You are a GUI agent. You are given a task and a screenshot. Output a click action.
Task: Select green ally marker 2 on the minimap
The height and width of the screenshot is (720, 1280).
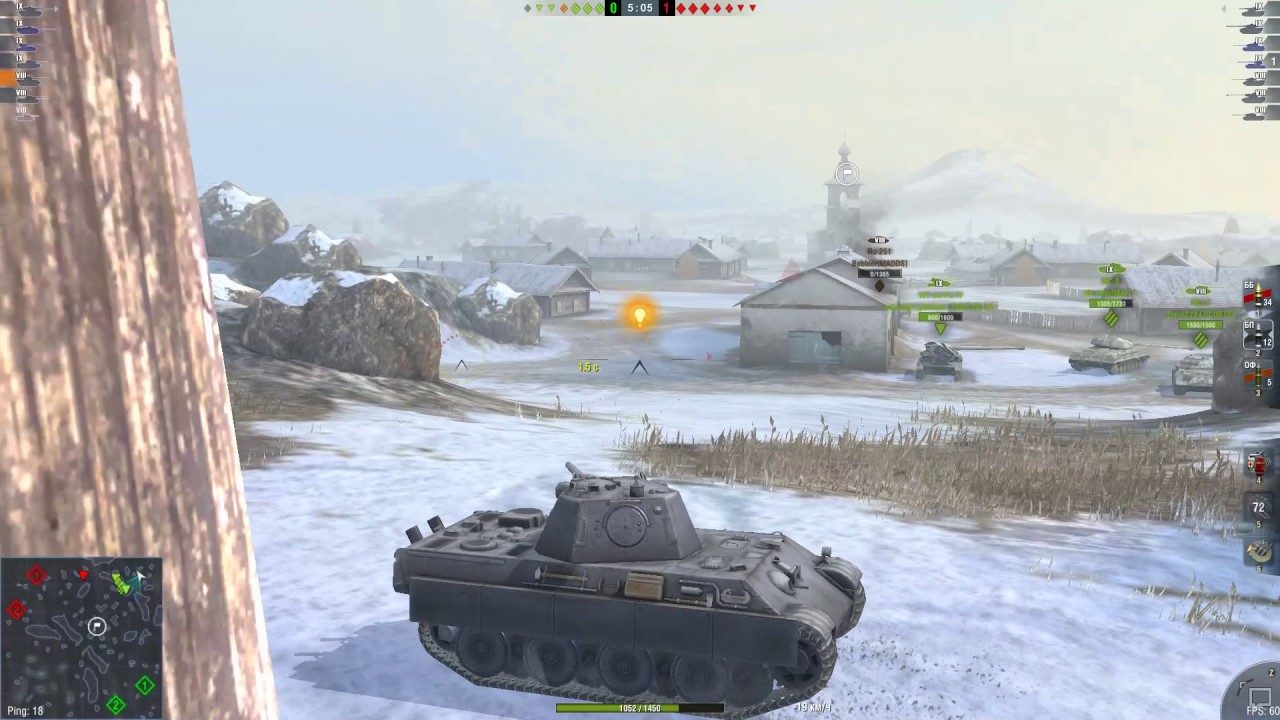(x=116, y=704)
